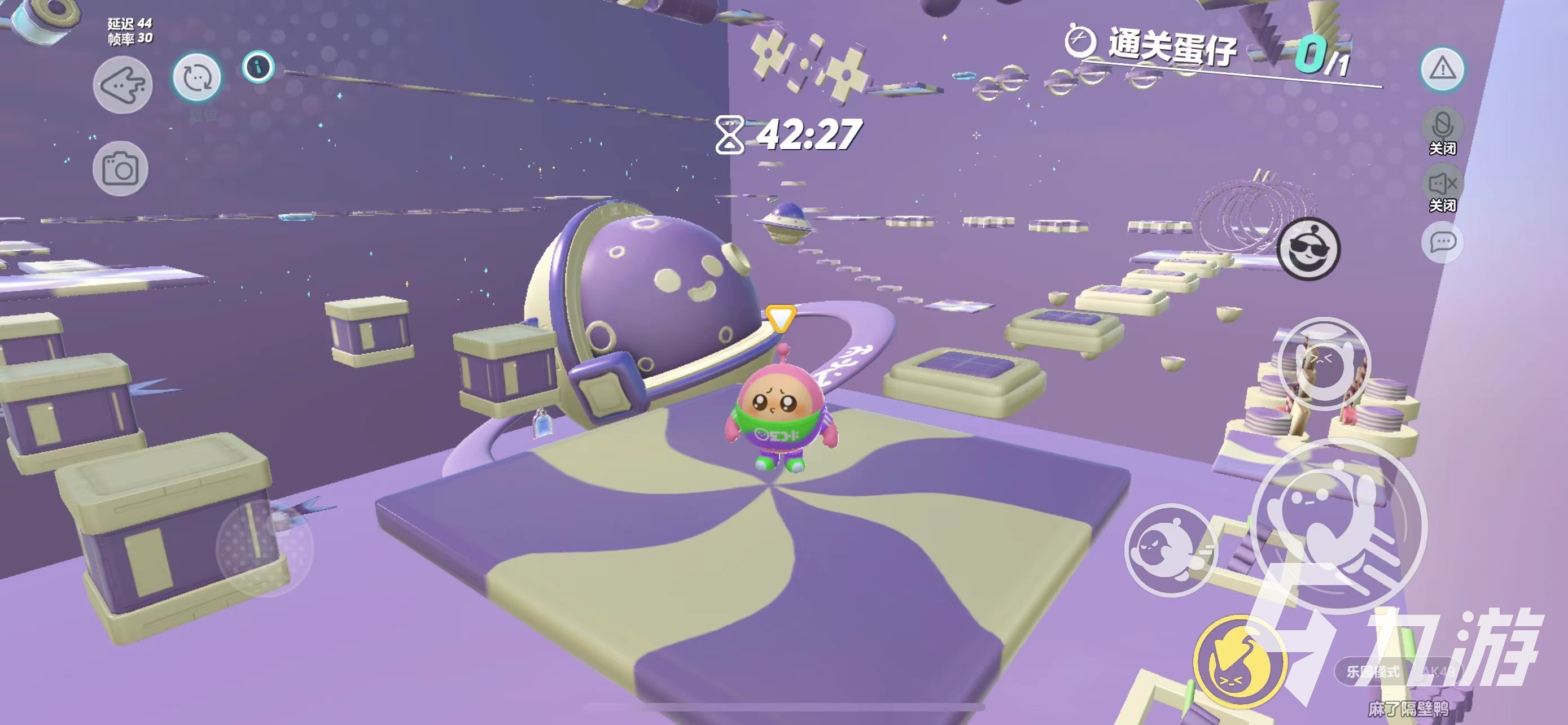Take a screenshot with the camera button

pos(120,169)
